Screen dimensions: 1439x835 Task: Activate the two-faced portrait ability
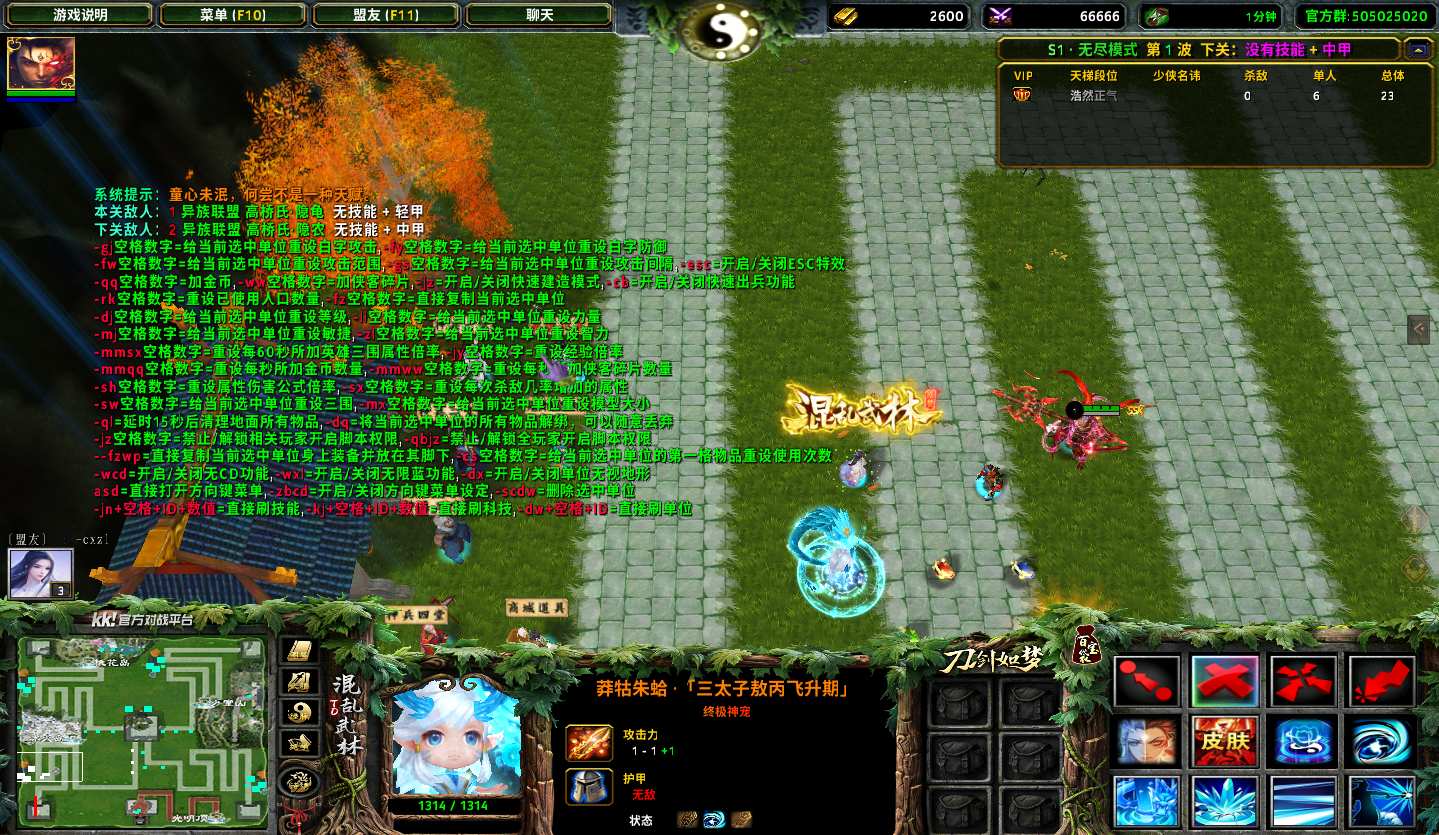(1146, 741)
